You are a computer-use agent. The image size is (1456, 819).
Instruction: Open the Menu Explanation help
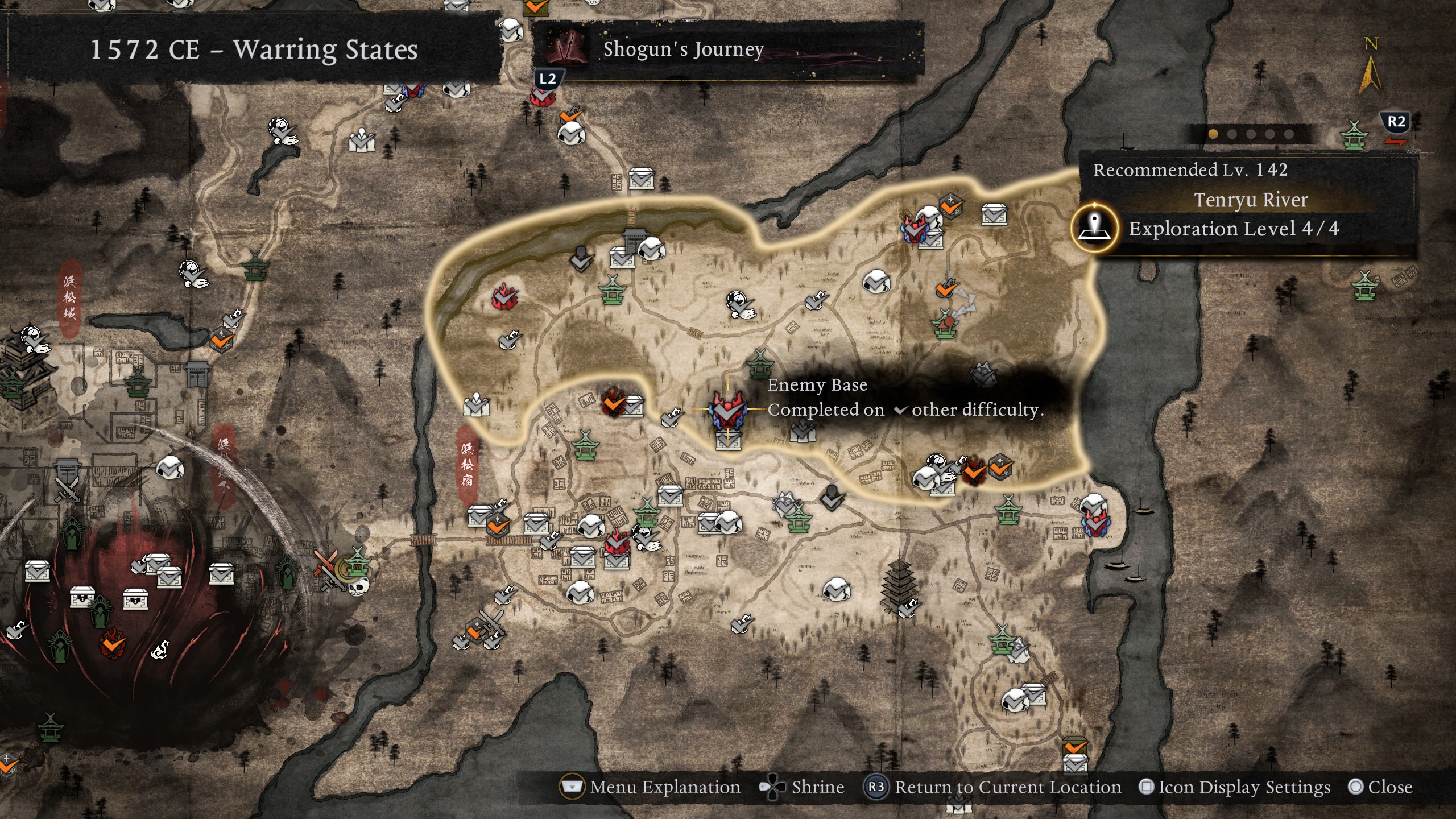[651, 787]
